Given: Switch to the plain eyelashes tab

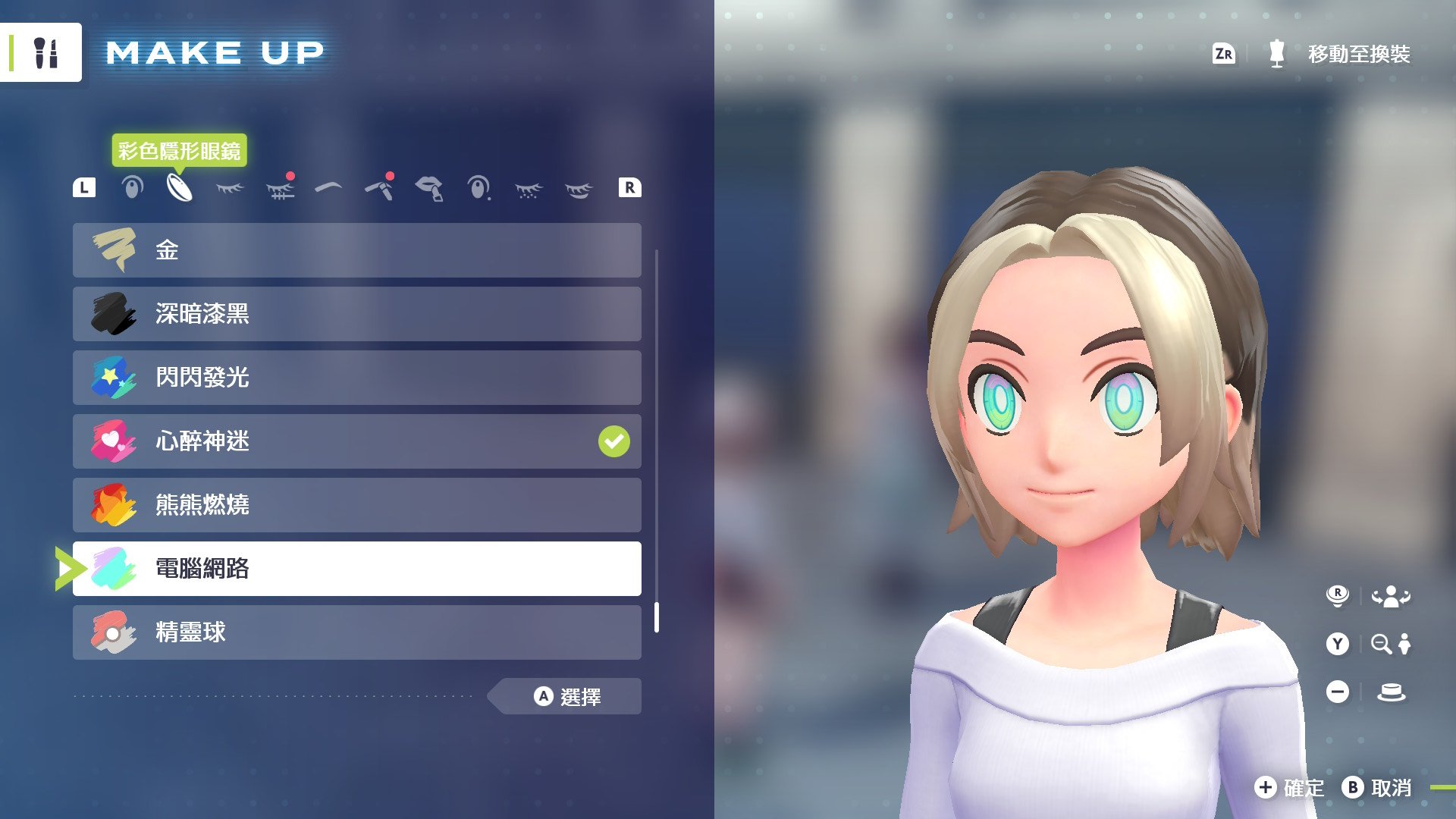Looking at the screenshot, I should 230,187.
